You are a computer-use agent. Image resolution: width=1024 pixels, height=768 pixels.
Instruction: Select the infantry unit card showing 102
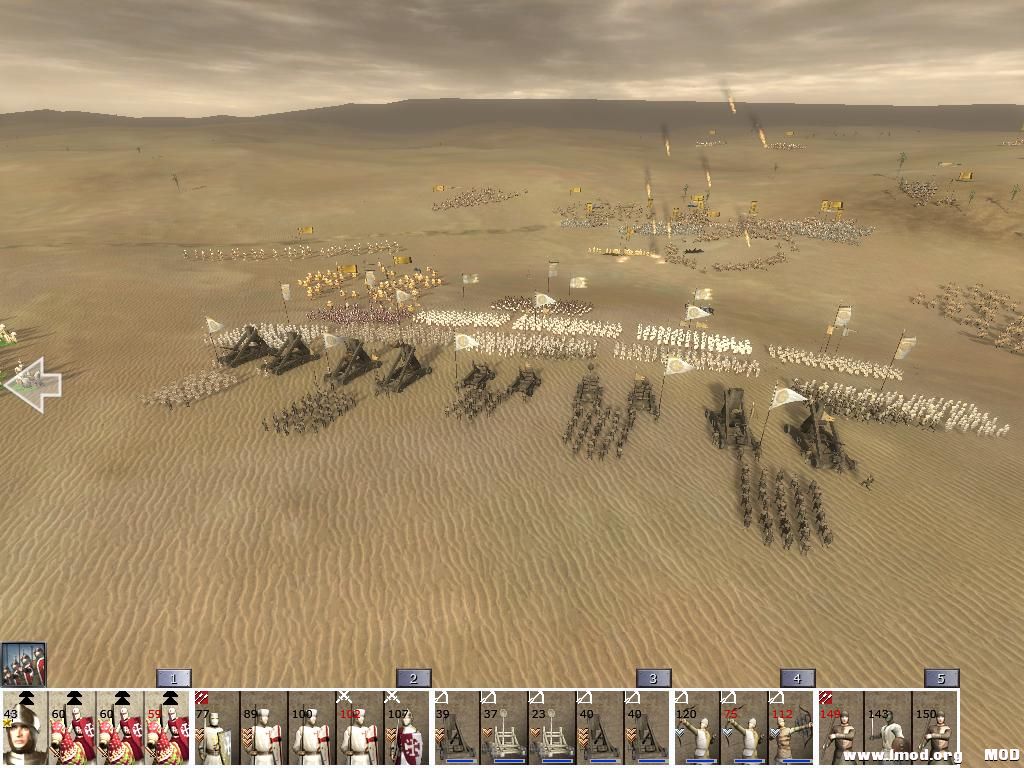pyautogui.click(x=360, y=728)
